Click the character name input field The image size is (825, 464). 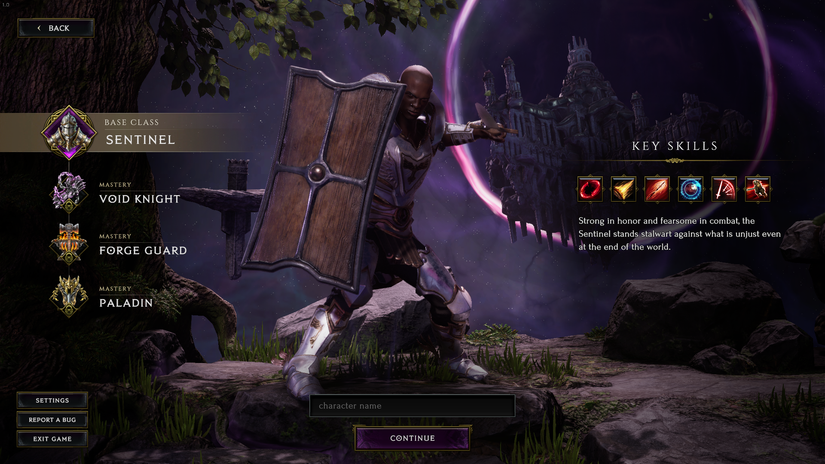412,406
